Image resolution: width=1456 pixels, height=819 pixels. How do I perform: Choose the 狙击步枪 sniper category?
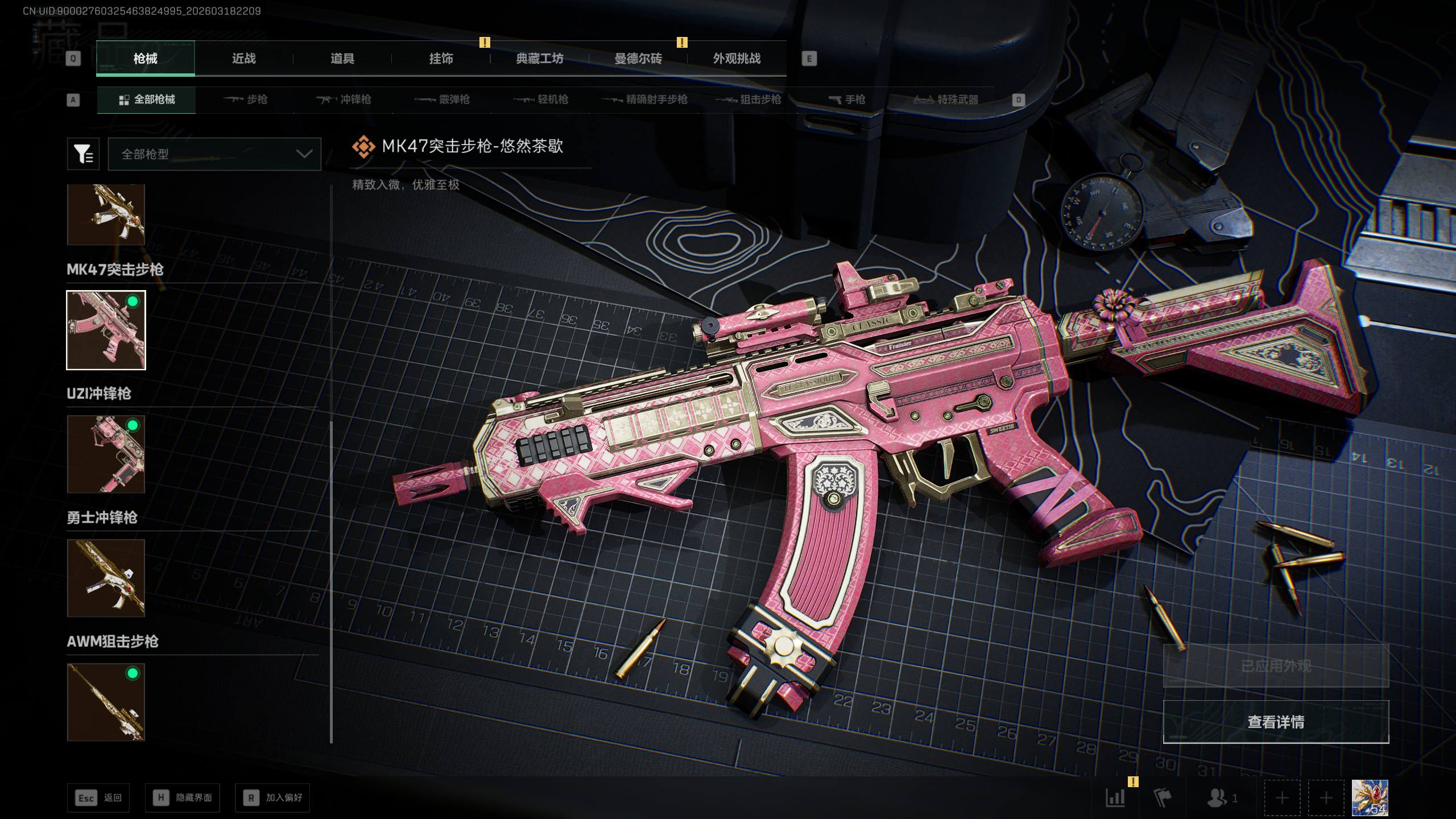(748, 100)
